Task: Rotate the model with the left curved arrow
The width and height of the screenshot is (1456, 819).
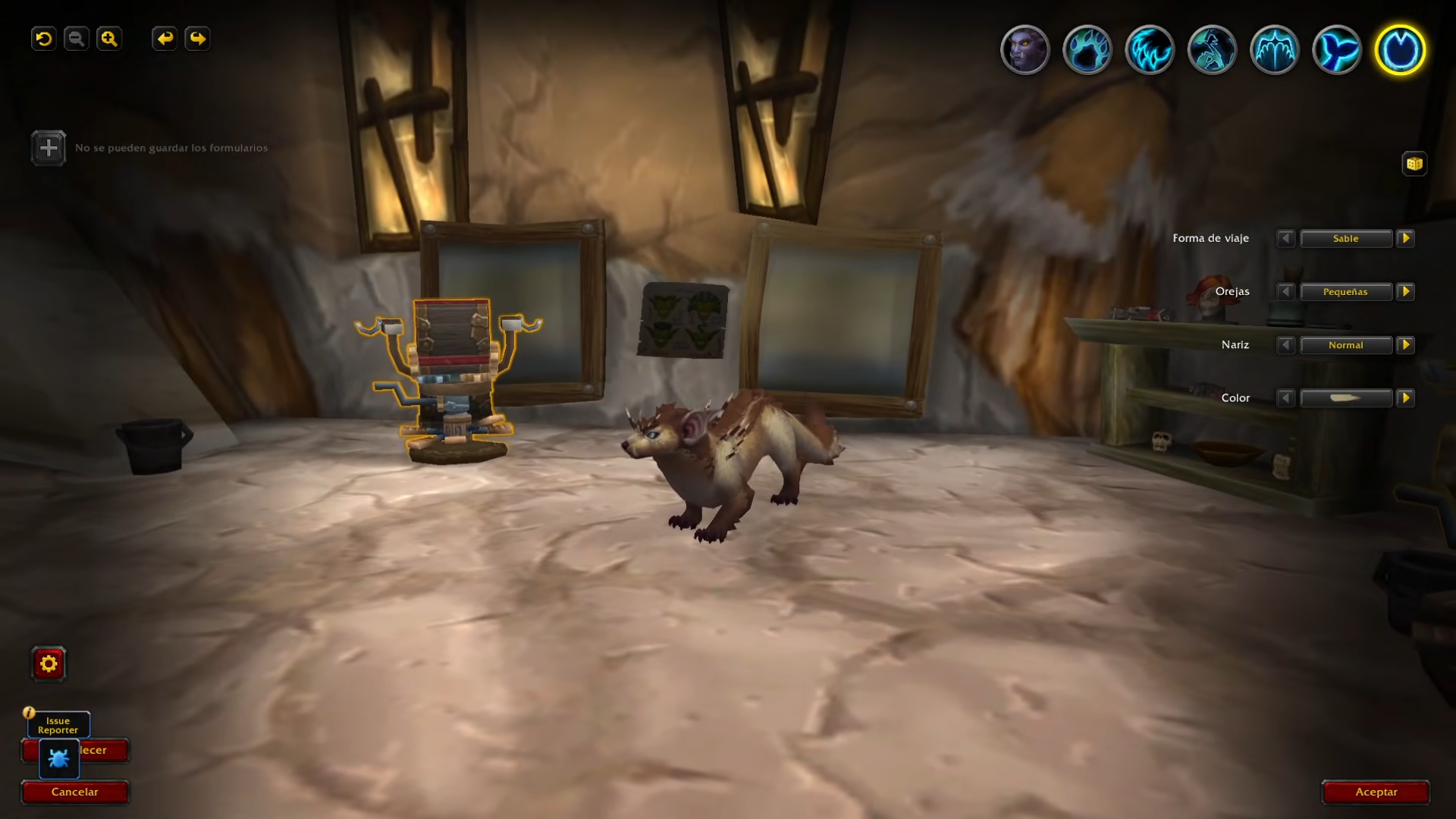Action: tap(165, 39)
